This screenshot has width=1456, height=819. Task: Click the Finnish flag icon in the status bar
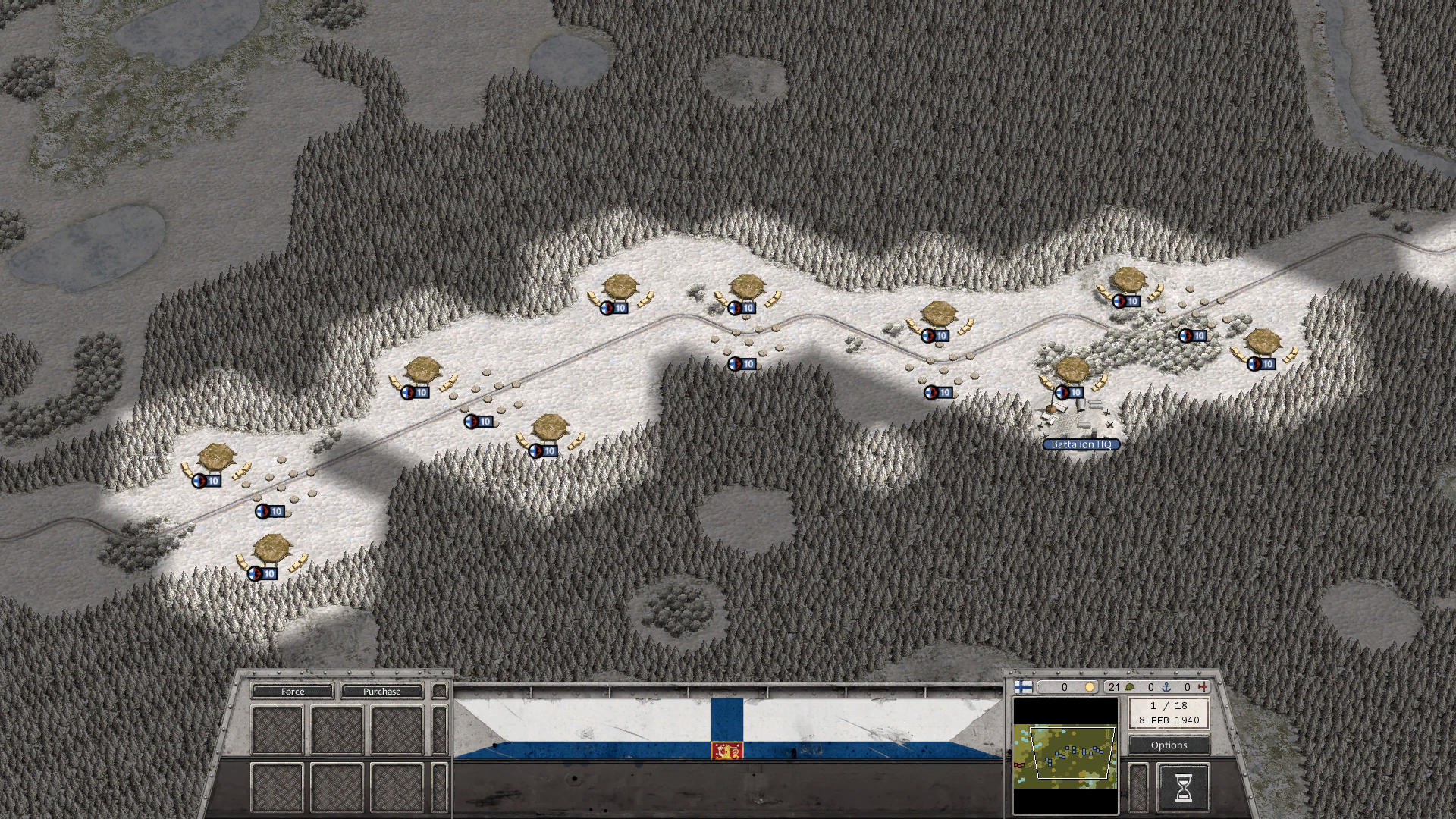point(1022,689)
